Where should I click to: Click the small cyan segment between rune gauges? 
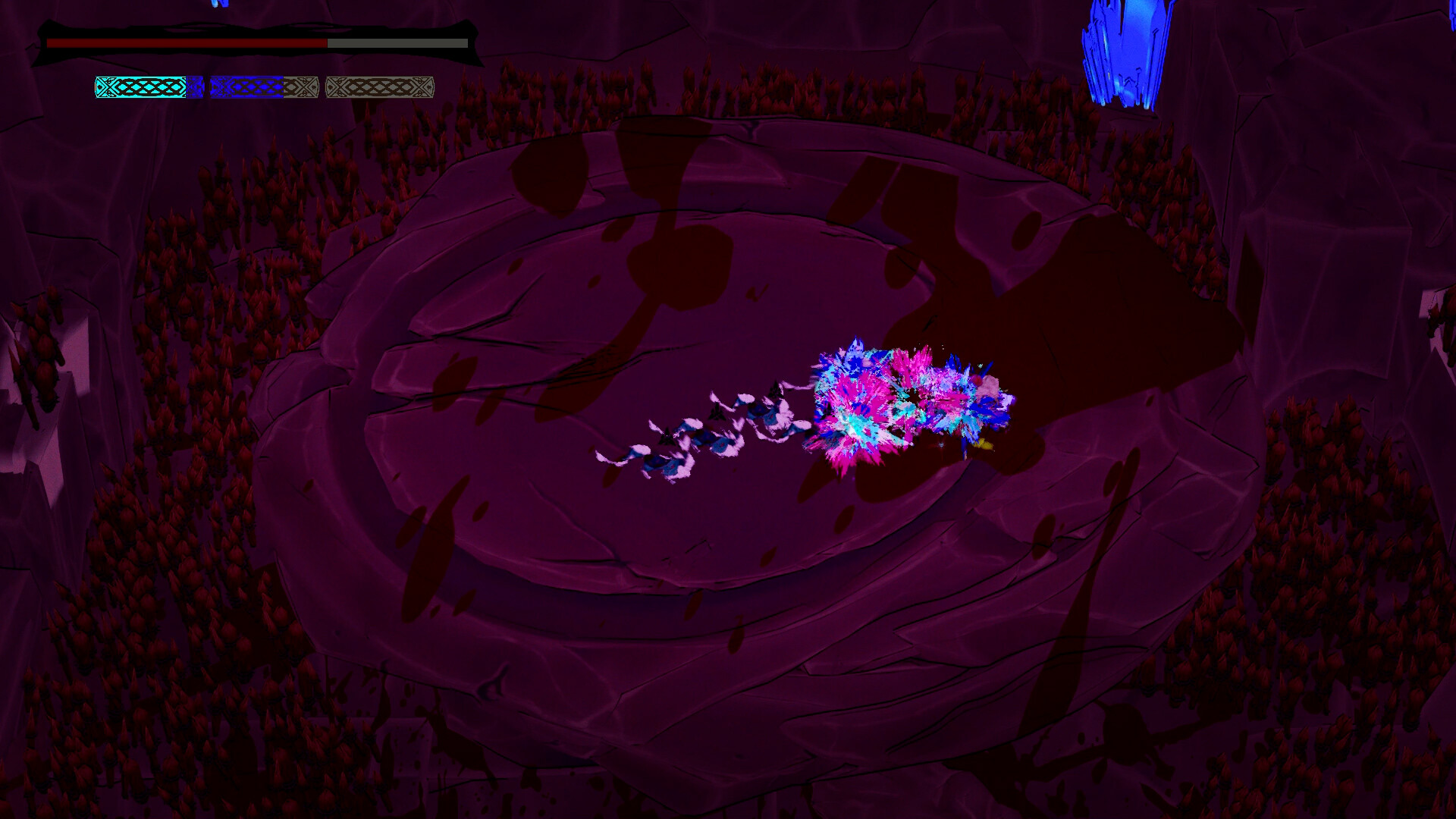click(x=196, y=87)
